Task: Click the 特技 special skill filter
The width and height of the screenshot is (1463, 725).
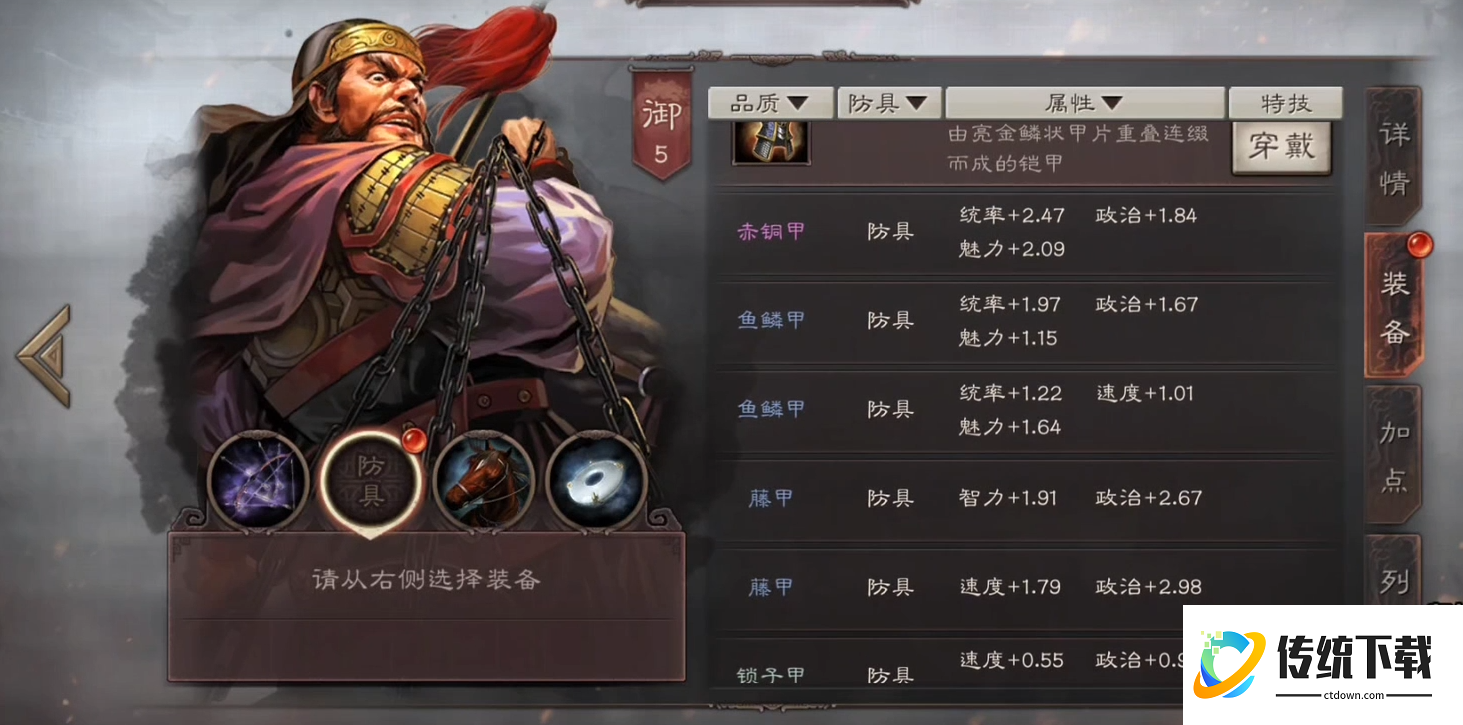Action: pos(1285,102)
